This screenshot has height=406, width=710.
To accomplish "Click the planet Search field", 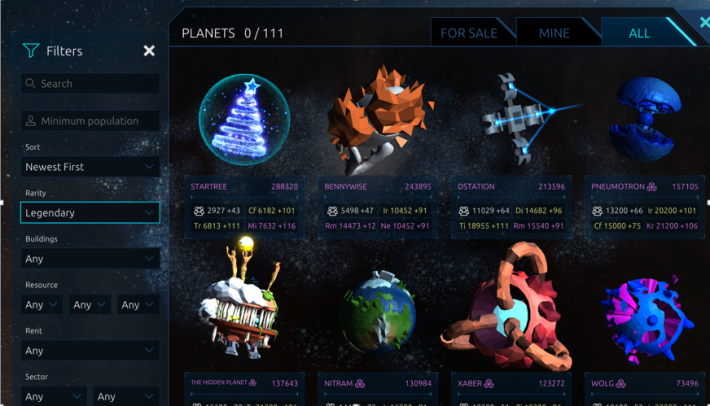I will [x=90, y=84].
